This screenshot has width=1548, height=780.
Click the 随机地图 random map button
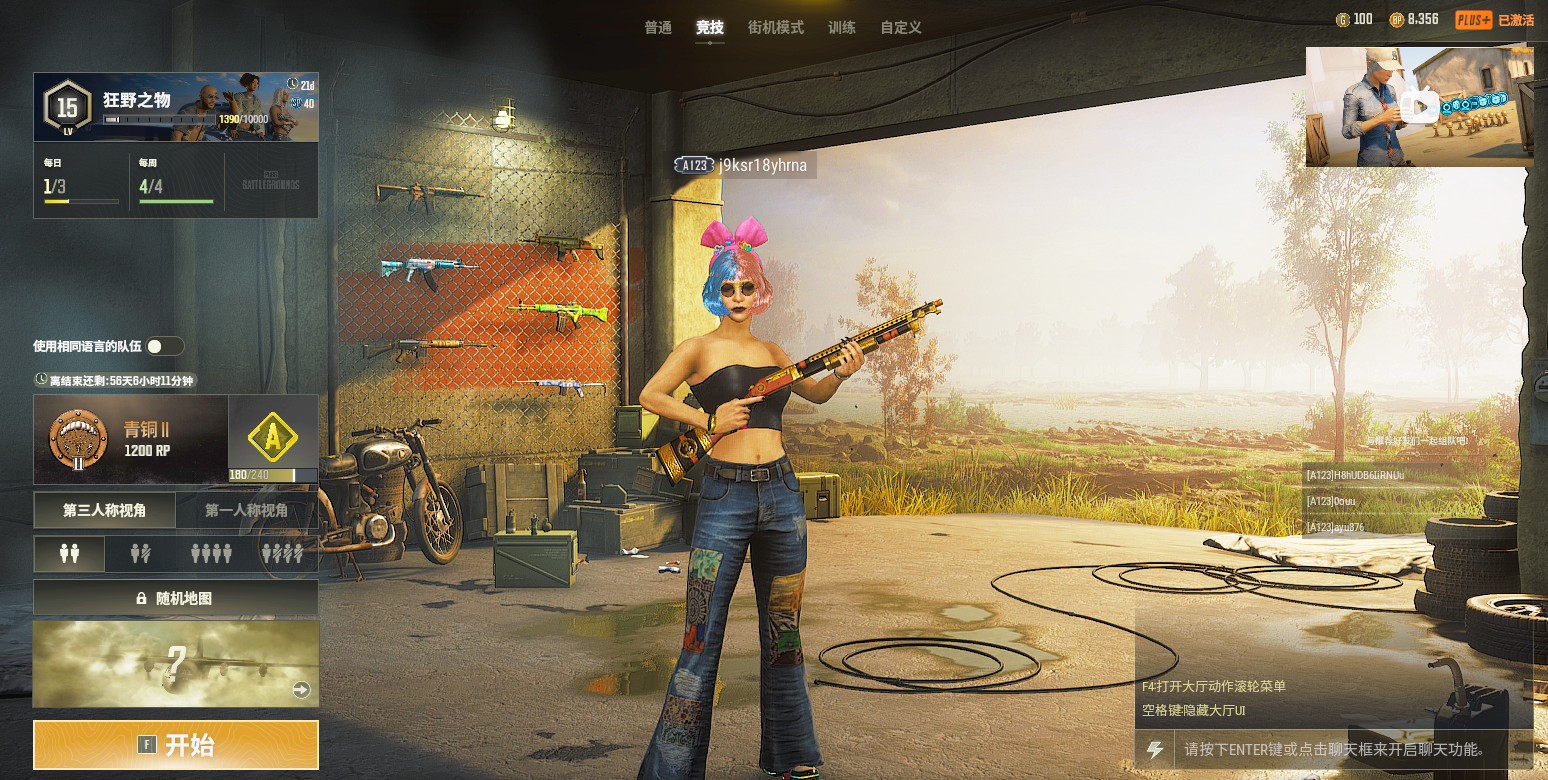(176, 598)
